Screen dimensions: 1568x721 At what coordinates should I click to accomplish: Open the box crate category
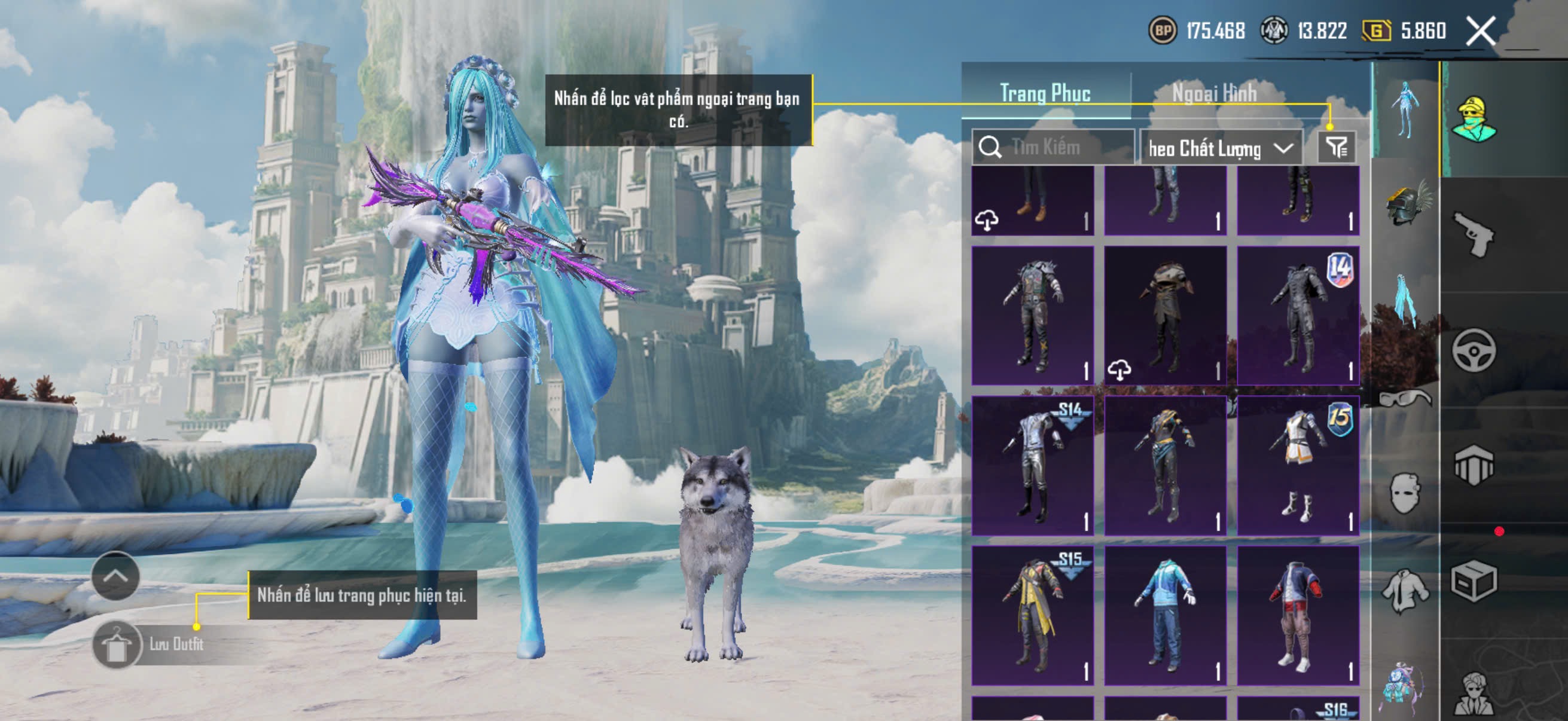[1473, 581]
